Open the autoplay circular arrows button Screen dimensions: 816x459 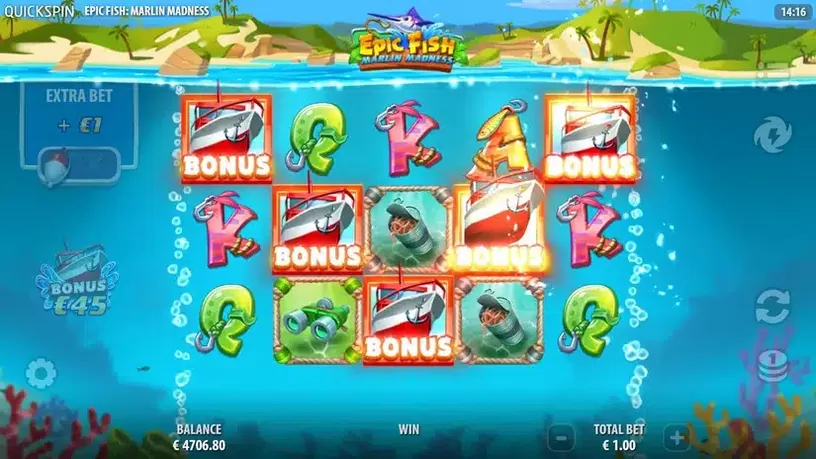tap(772, 306)
